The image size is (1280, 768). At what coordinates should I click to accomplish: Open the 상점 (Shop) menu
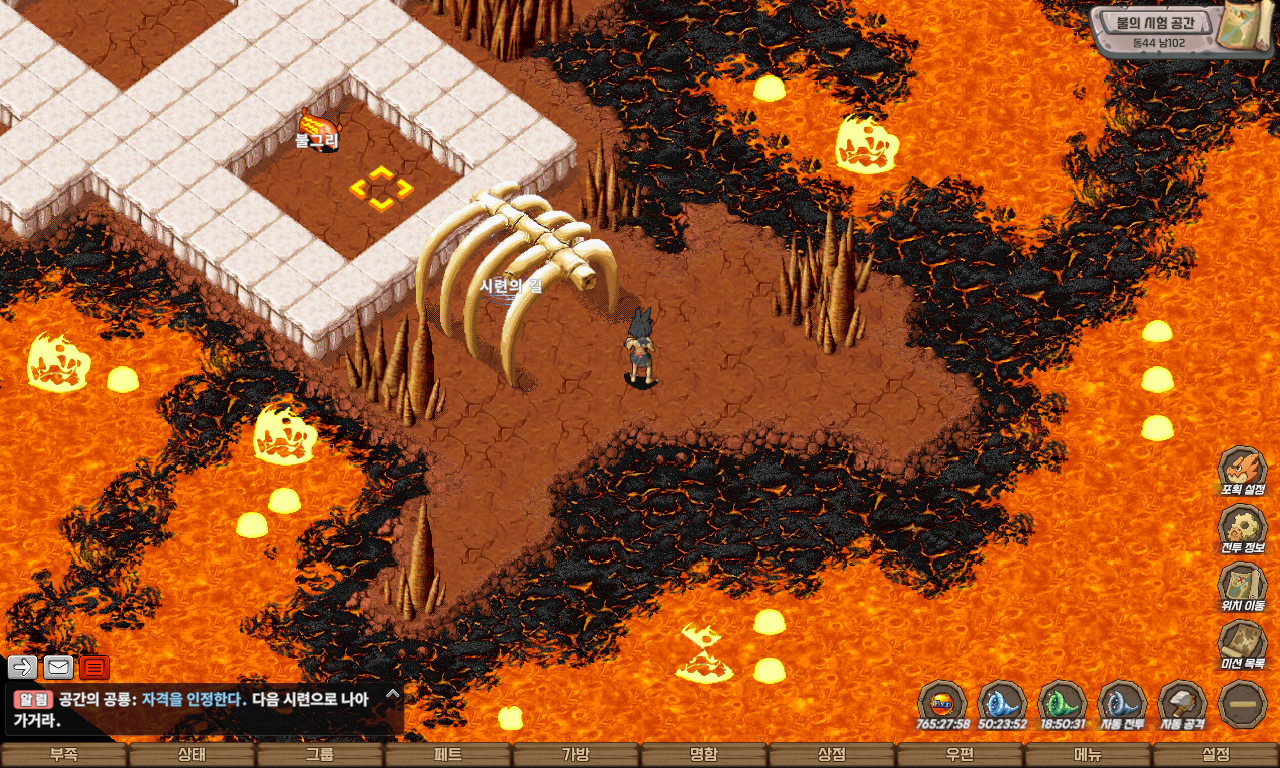(x=832, y=756)
